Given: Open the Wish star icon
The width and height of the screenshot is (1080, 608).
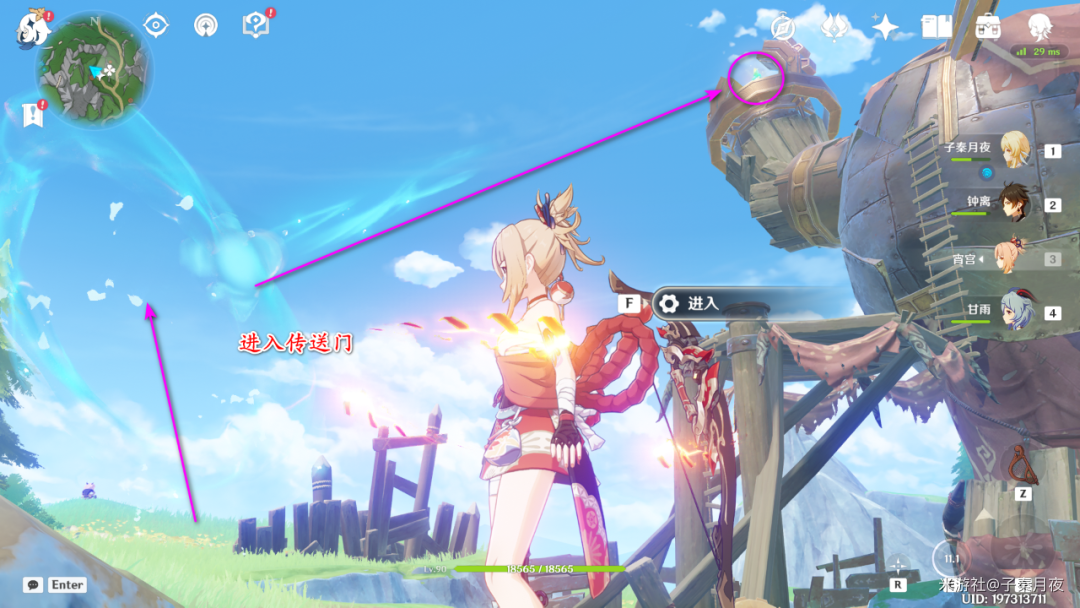Looking at the screenshot, I should coord(885,27).
